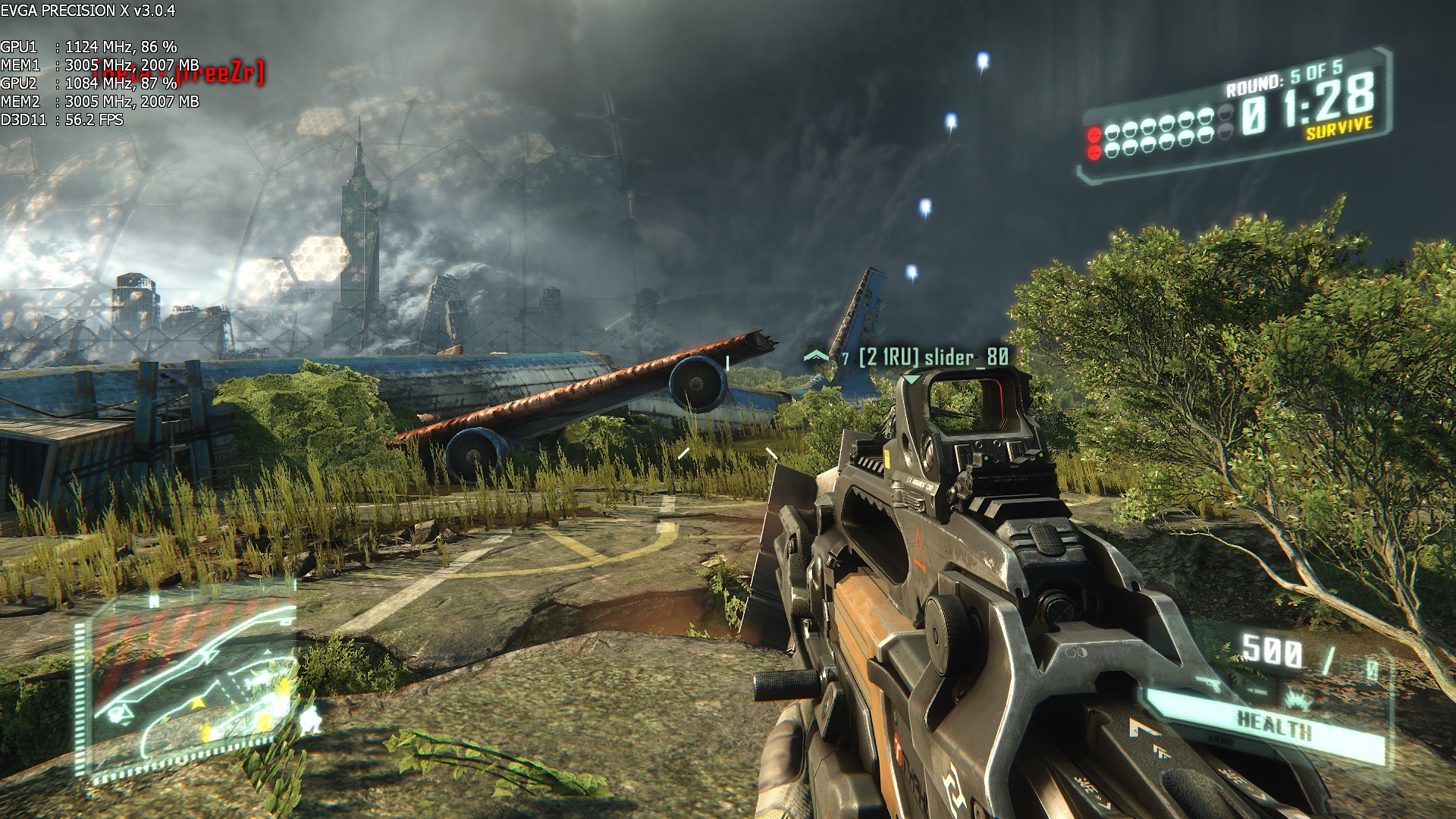Click the red [freeZr] clan tag text
Image resolution: width=1456 pixels, height=819 pixels.
(x=220, y=74)
